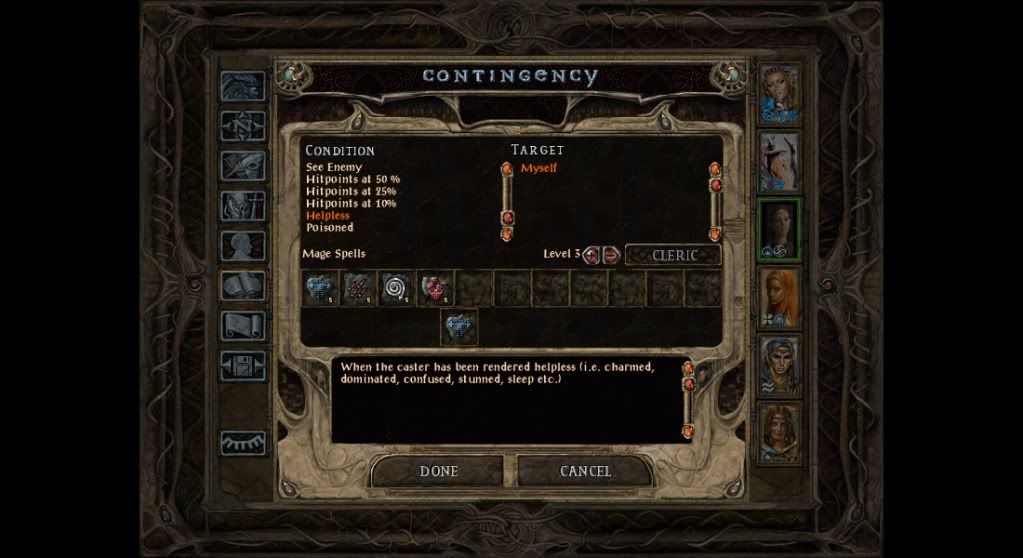Remove the chosen spell below the spell row
Image resolution: width=1023 pixels, height=558 pixels.
coord(460,326)
